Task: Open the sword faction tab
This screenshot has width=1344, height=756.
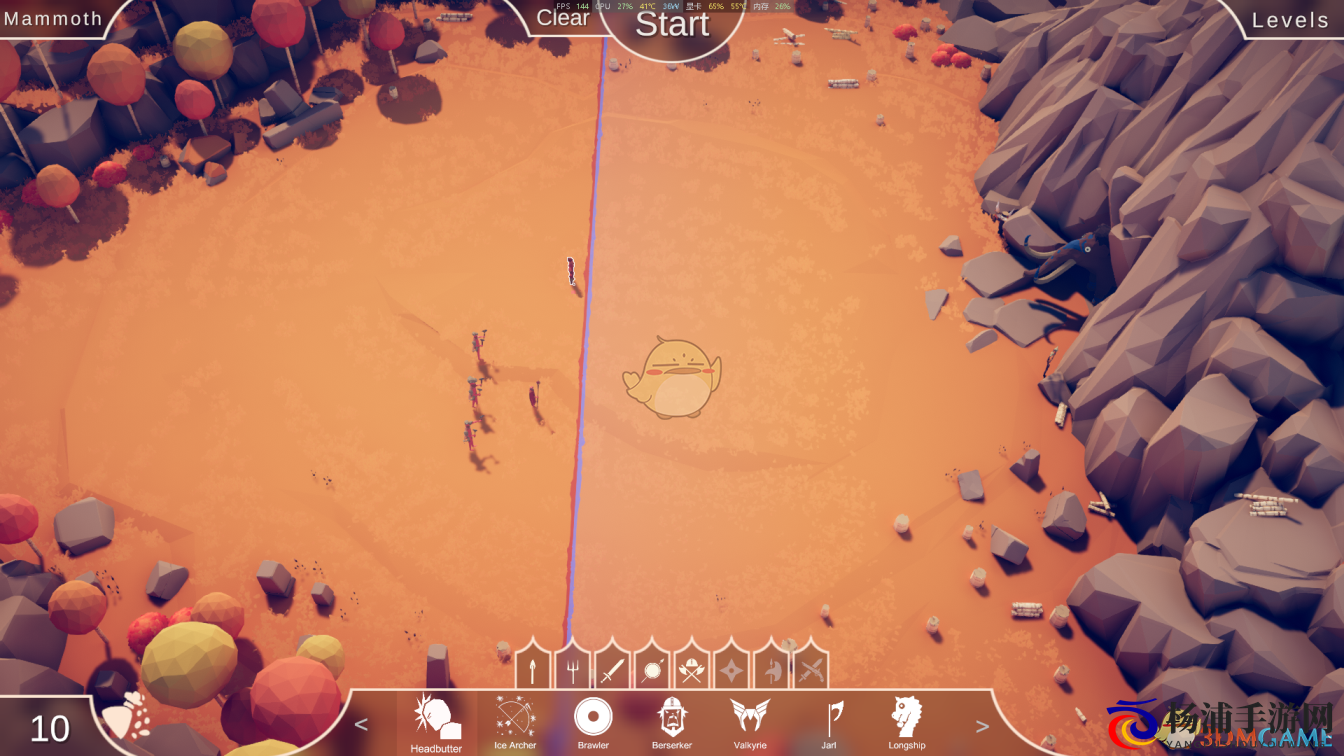Action: 612,668
